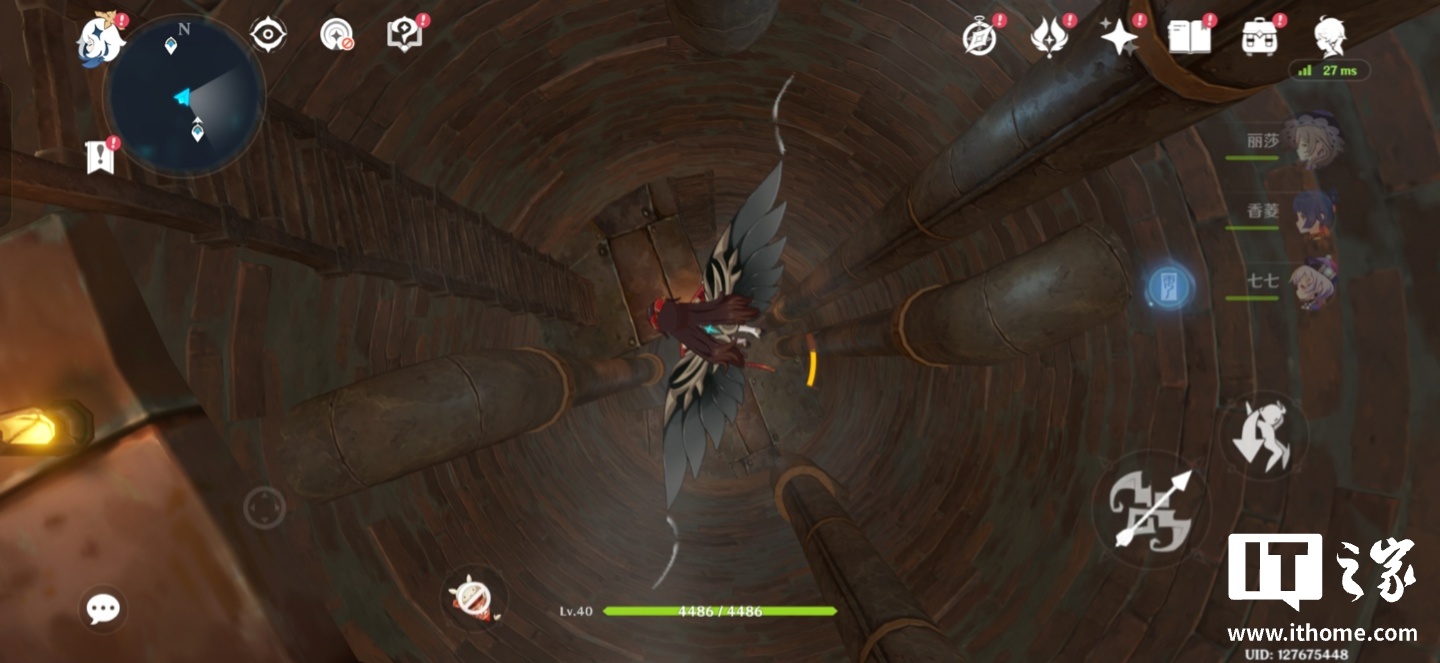The height and width of the screenshot is (663, 1440).
Task: Open the gauge icon beside elemental sight
Action: (337, 36)
